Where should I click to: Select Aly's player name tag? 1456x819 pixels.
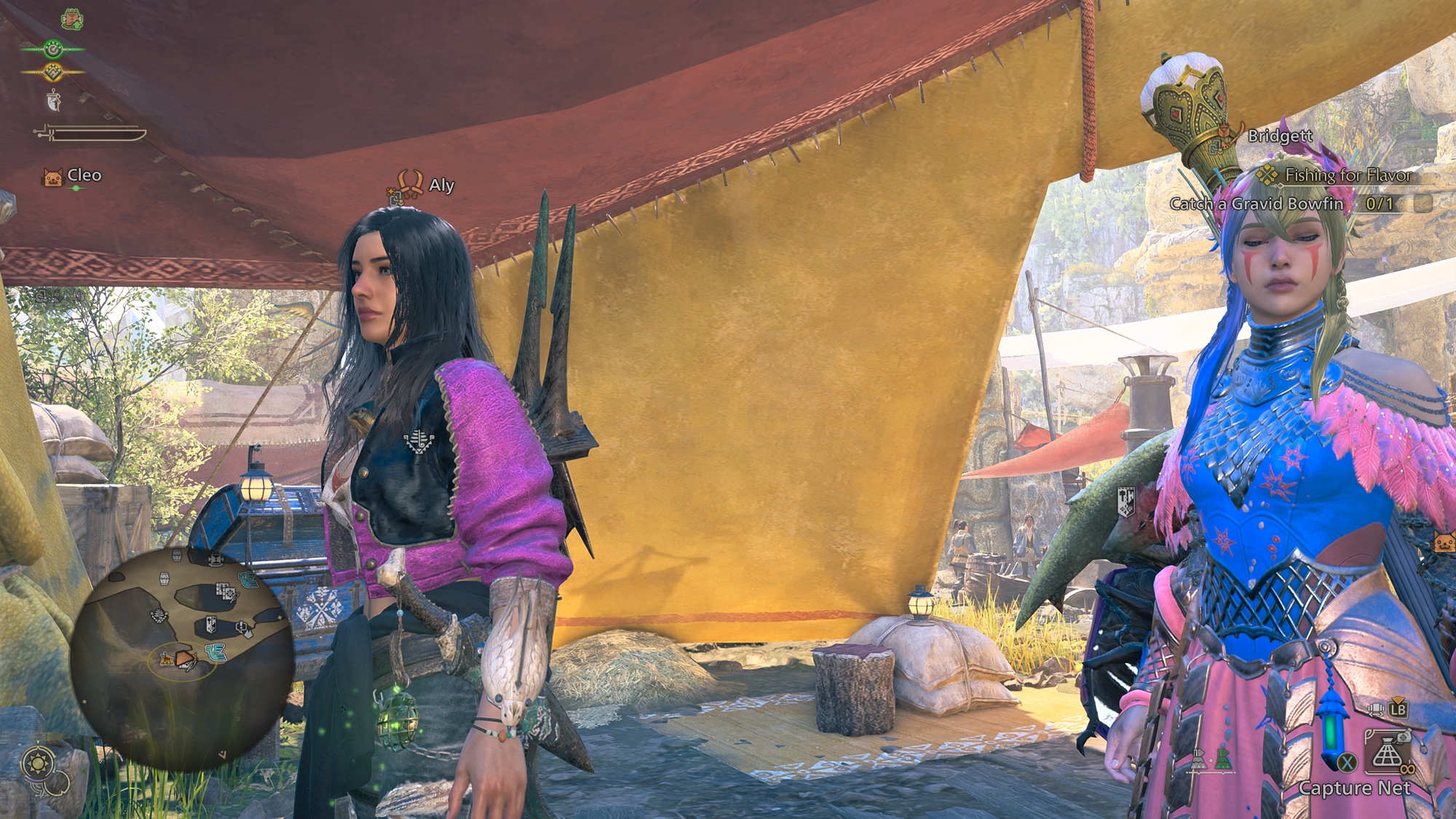441,185
